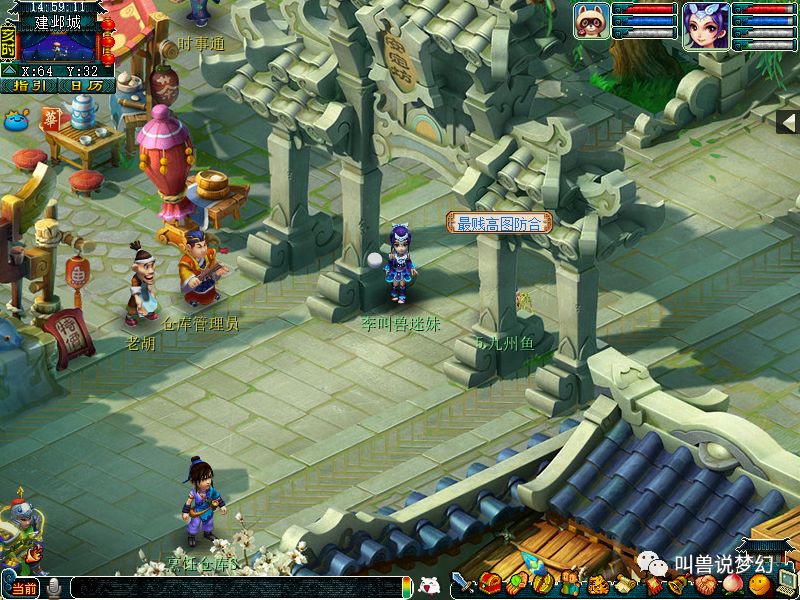Click the blue slime mascot icon

17,121
